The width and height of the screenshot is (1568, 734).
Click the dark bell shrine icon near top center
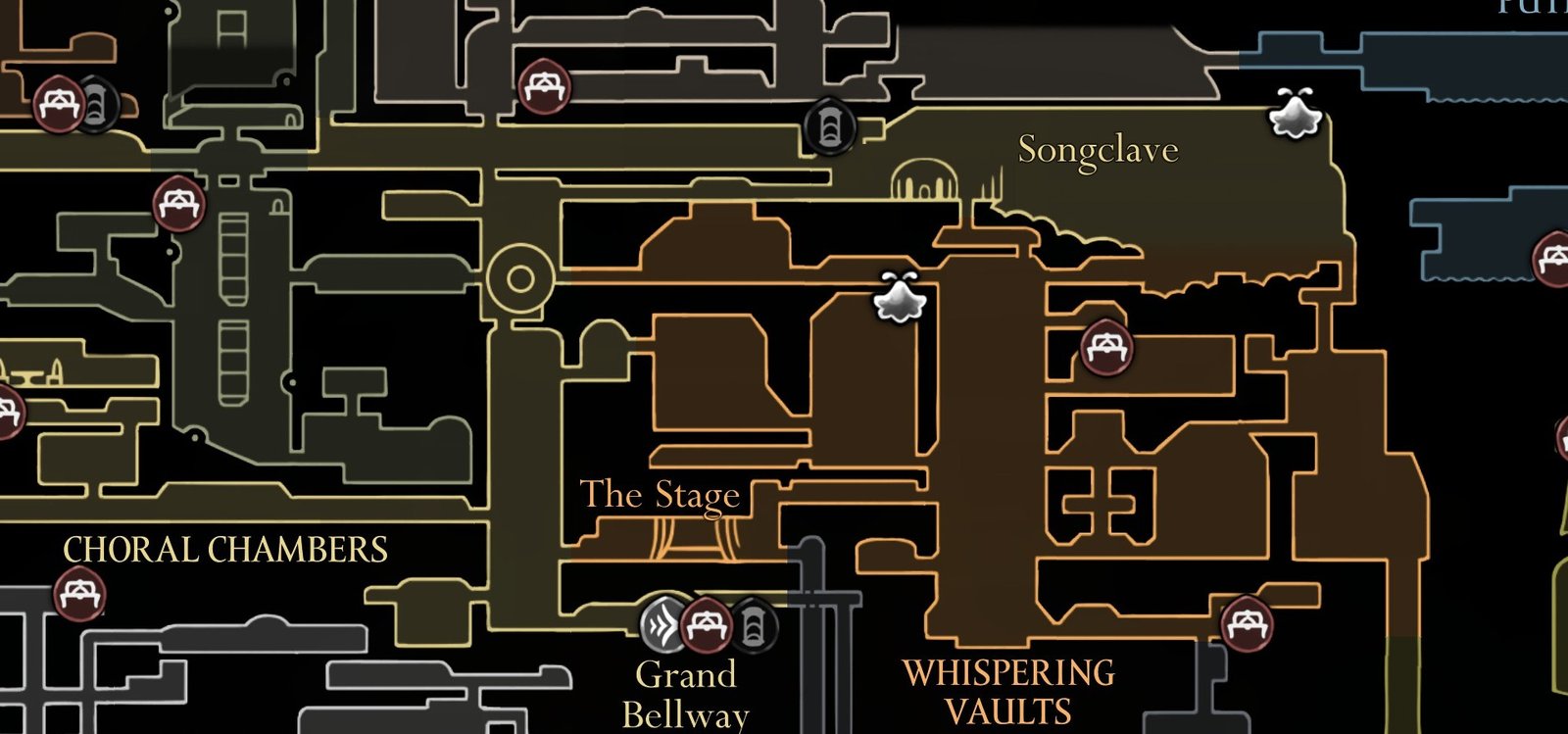(x=831, y=126)
